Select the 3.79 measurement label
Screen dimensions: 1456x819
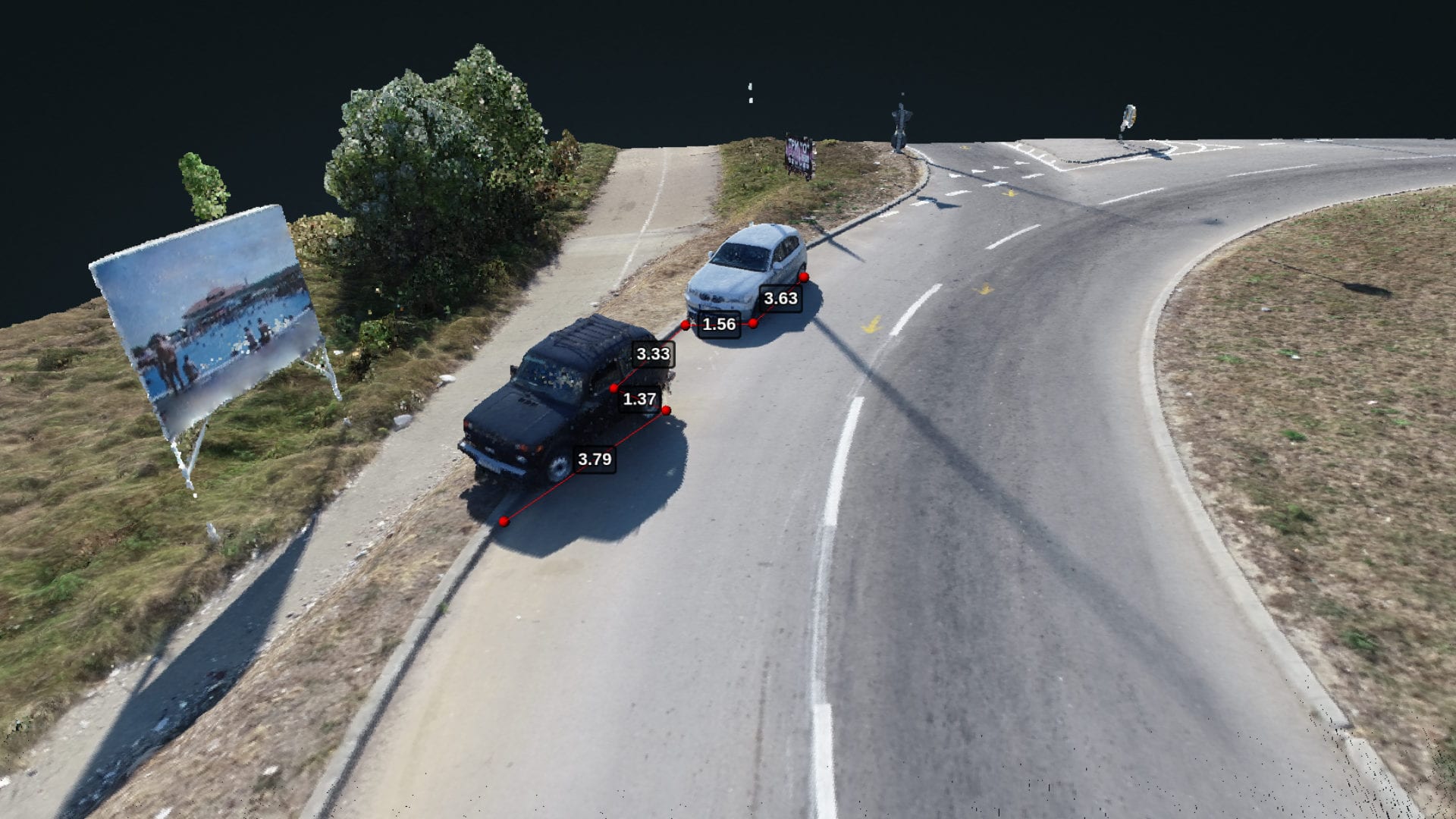pyautogui.click(x=595, y=459)
